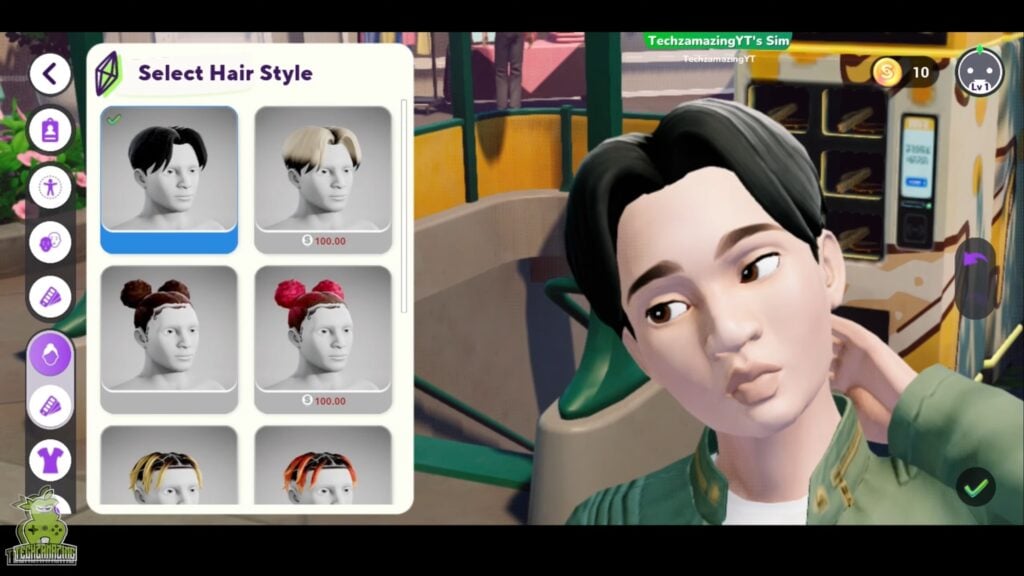Open the Lv 1 profile avatar
The width and height of the screenshot is (1024, 576).
pyautogui.click(x=978, y=72)
